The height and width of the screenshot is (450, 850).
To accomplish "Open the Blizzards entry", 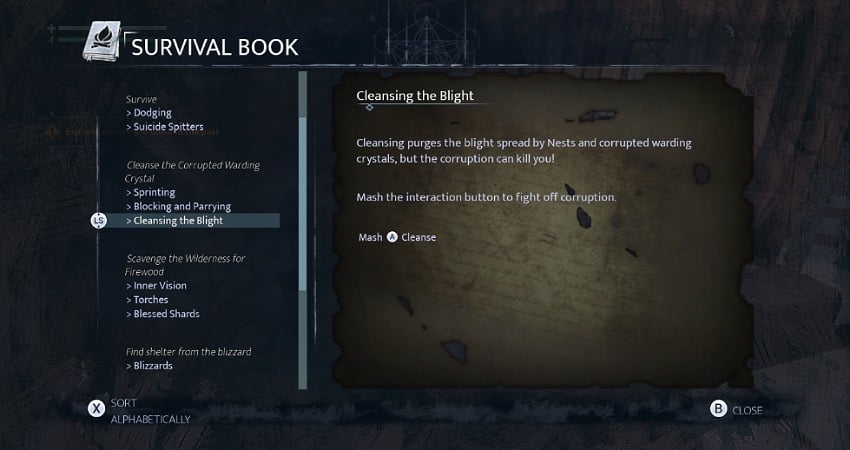I will coord(152,365).
